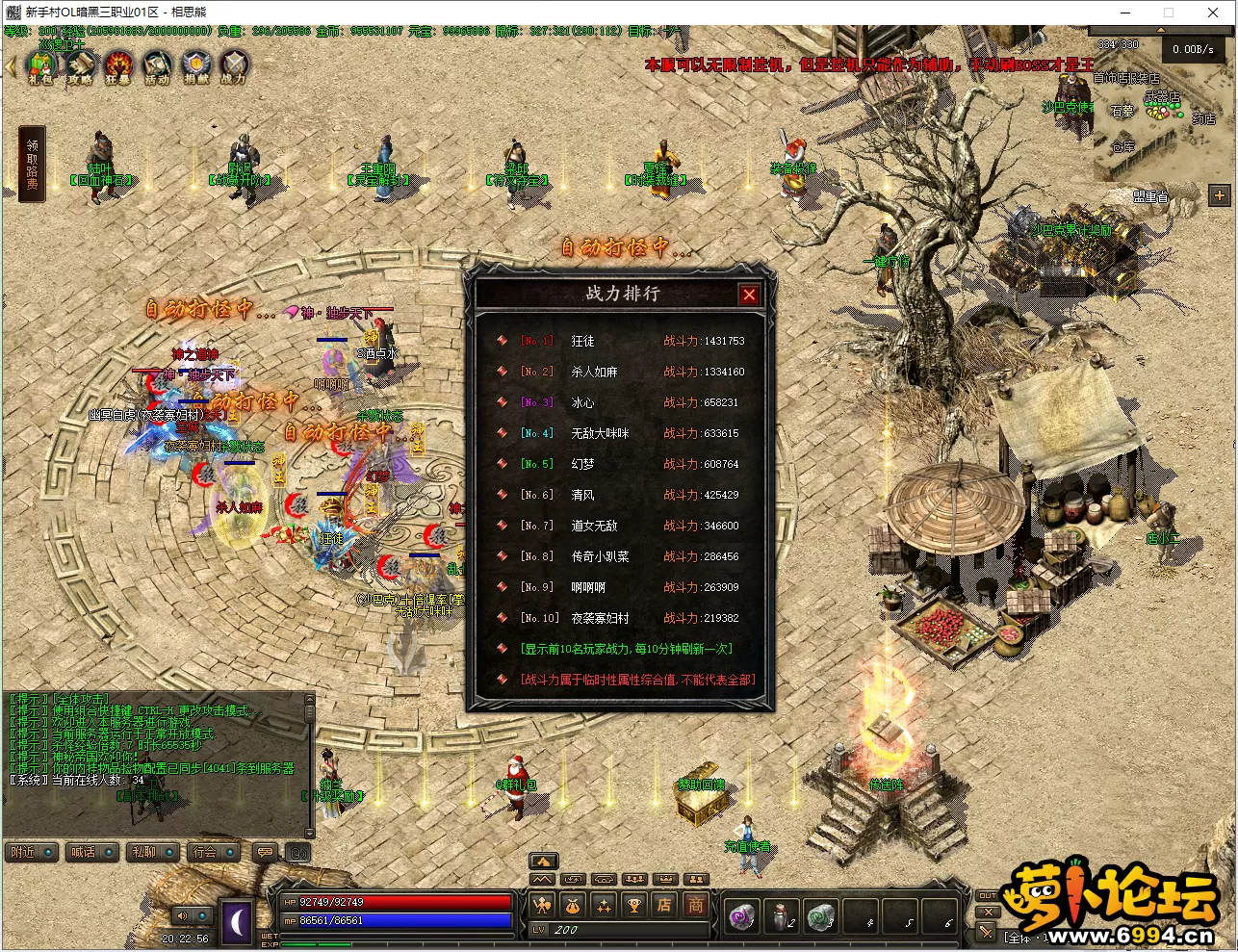Open the 礼包 gift pack icon
Viewport: 1238px width, 952px height.
coord(40,67)
